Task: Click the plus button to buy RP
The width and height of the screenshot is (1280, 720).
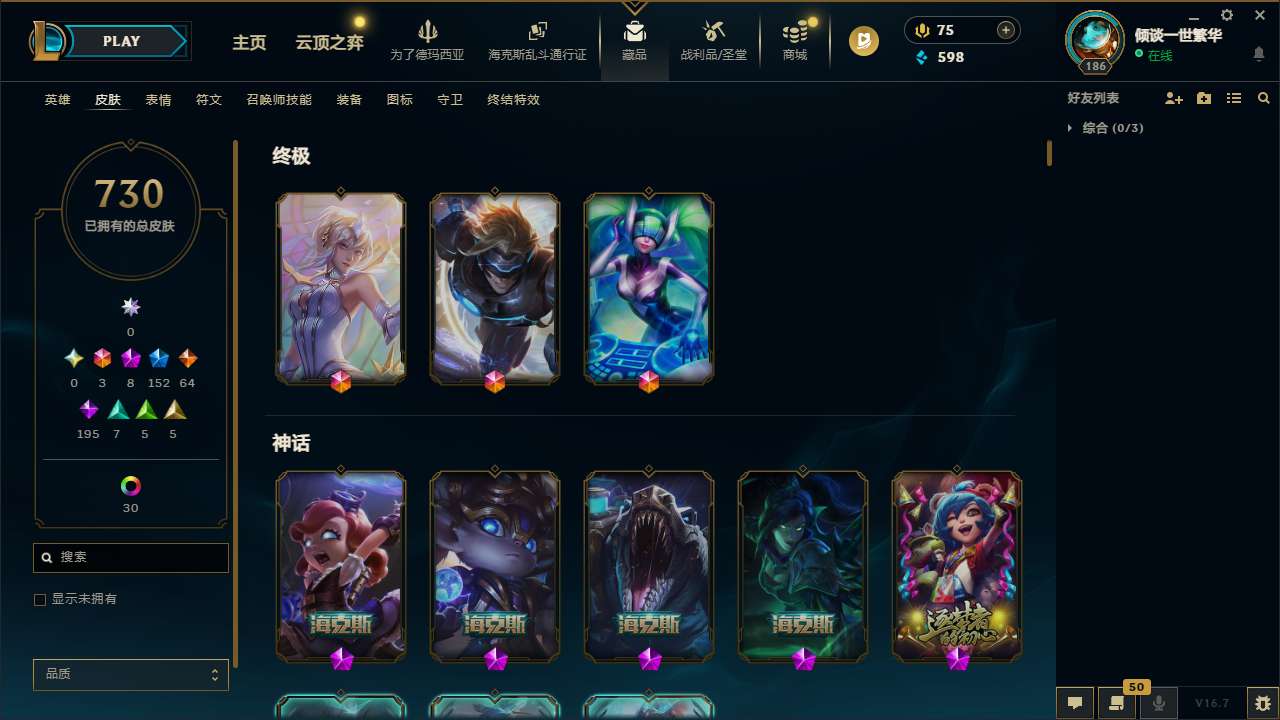Action: pos(1004,30)
